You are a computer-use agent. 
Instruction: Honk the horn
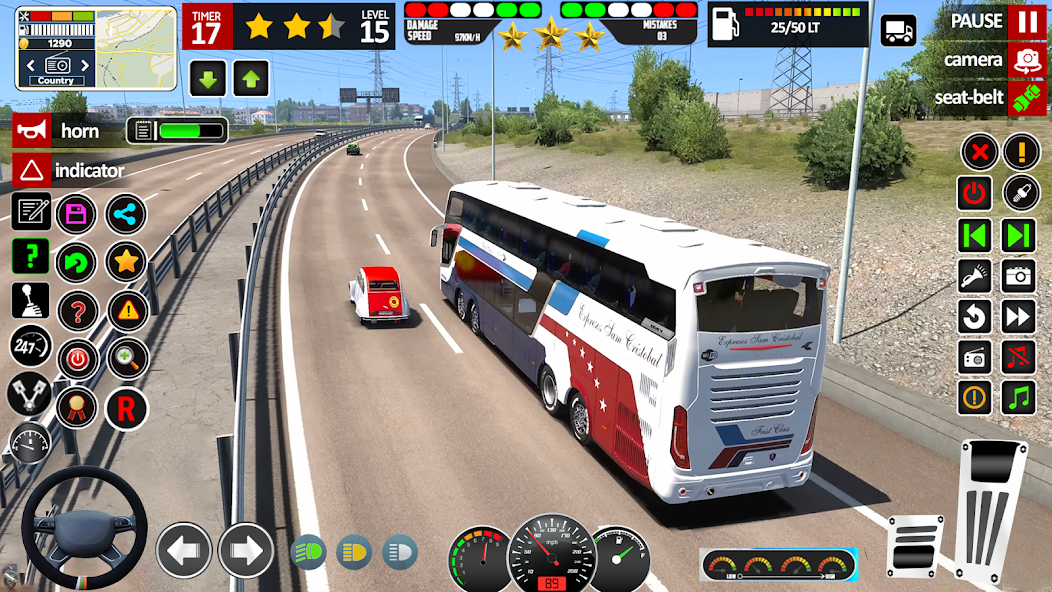(32, 131)
